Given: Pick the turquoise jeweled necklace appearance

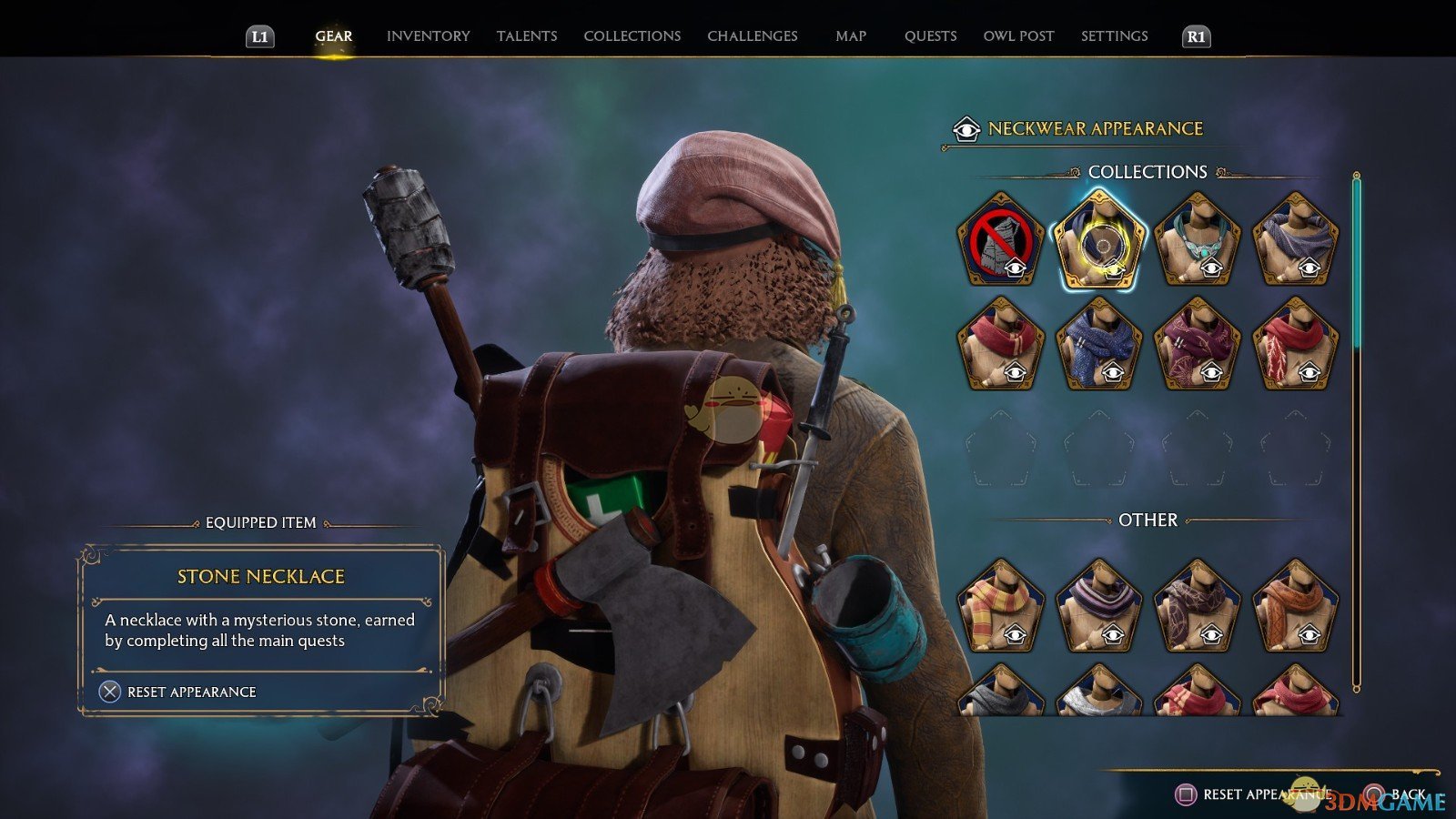Looking at the screenshot, I should tap(1197, 239).
